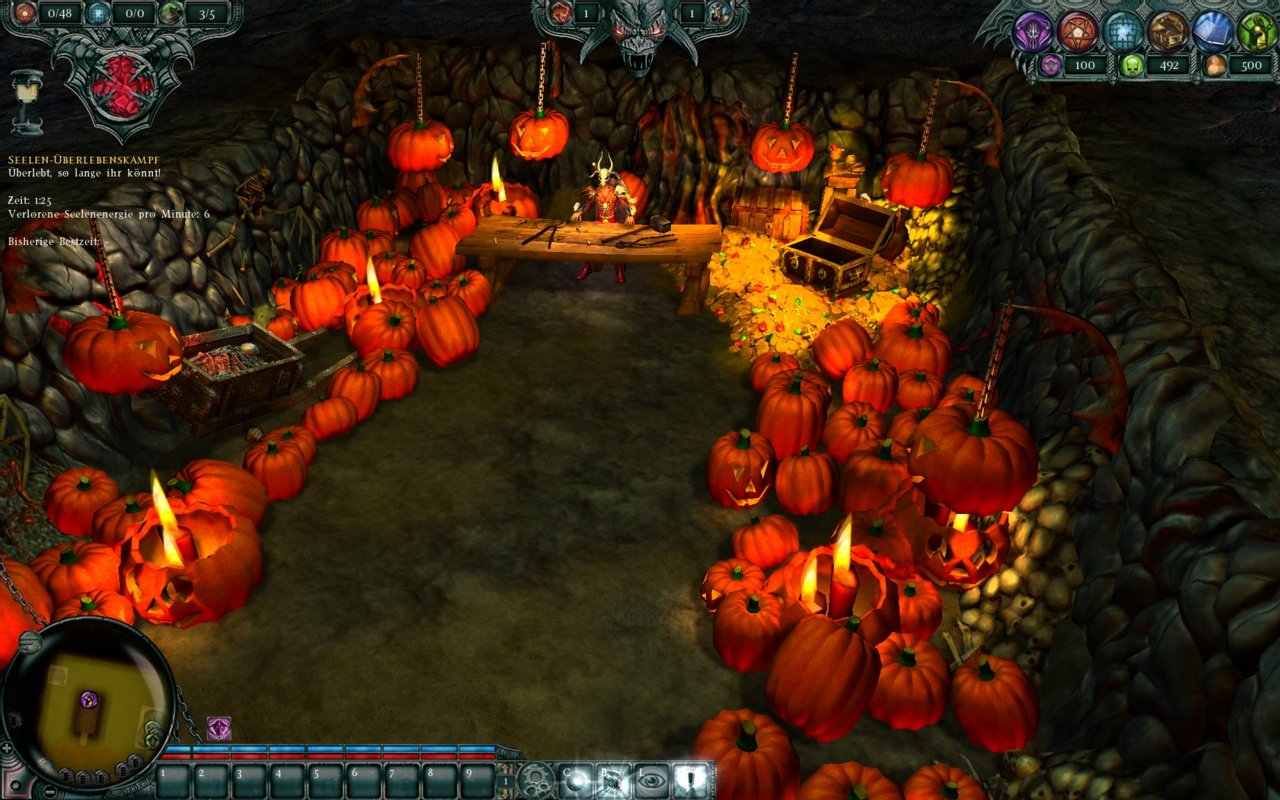Select the C-labeled orb ability
Viewport: 1280px width, 800px height.
(574, 779)
